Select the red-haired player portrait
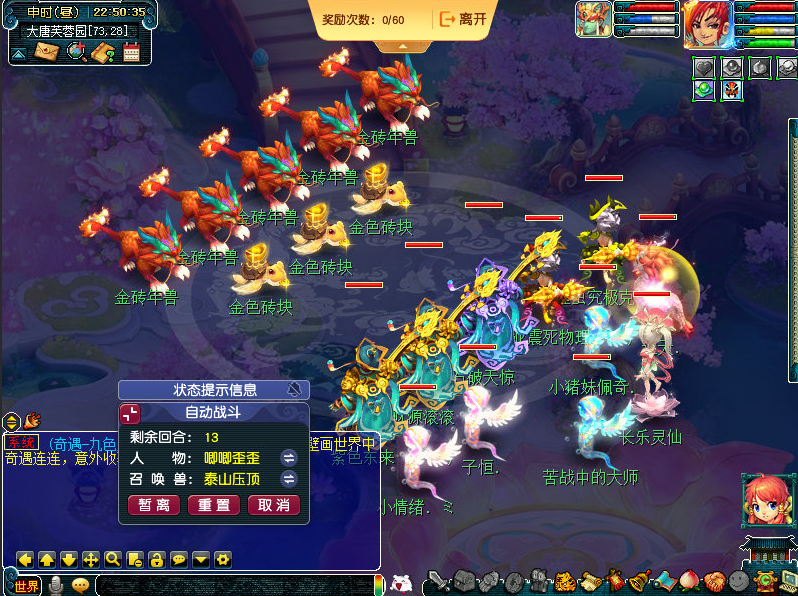Viewport: 798px width, 596px height. 707,25
